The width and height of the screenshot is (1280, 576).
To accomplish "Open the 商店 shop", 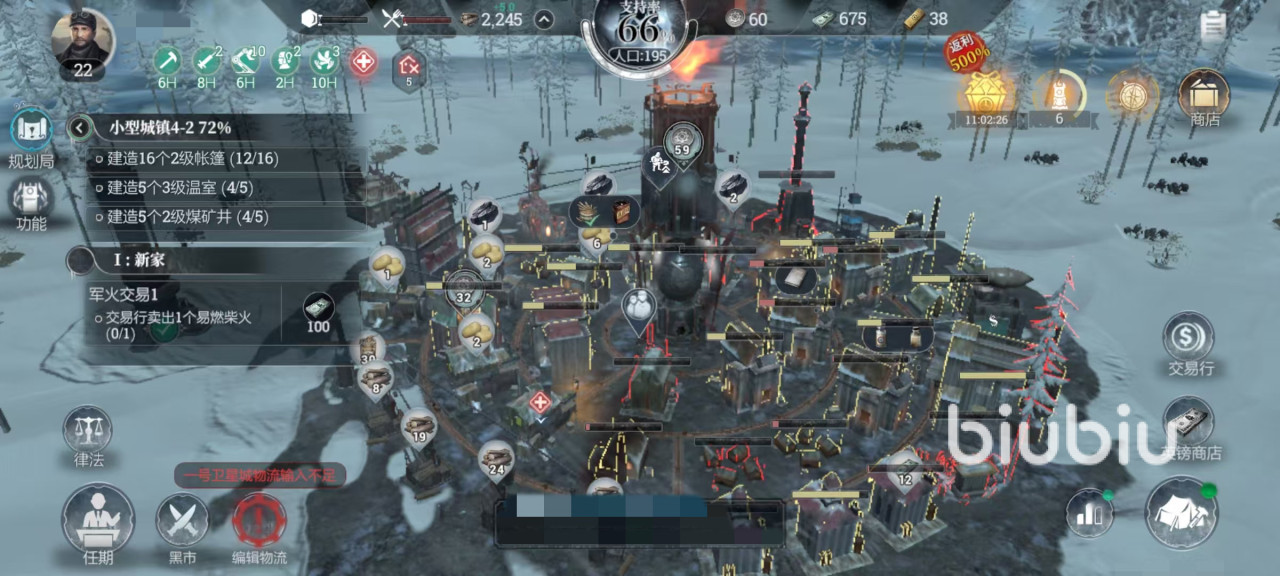I will click(1204, 98).
